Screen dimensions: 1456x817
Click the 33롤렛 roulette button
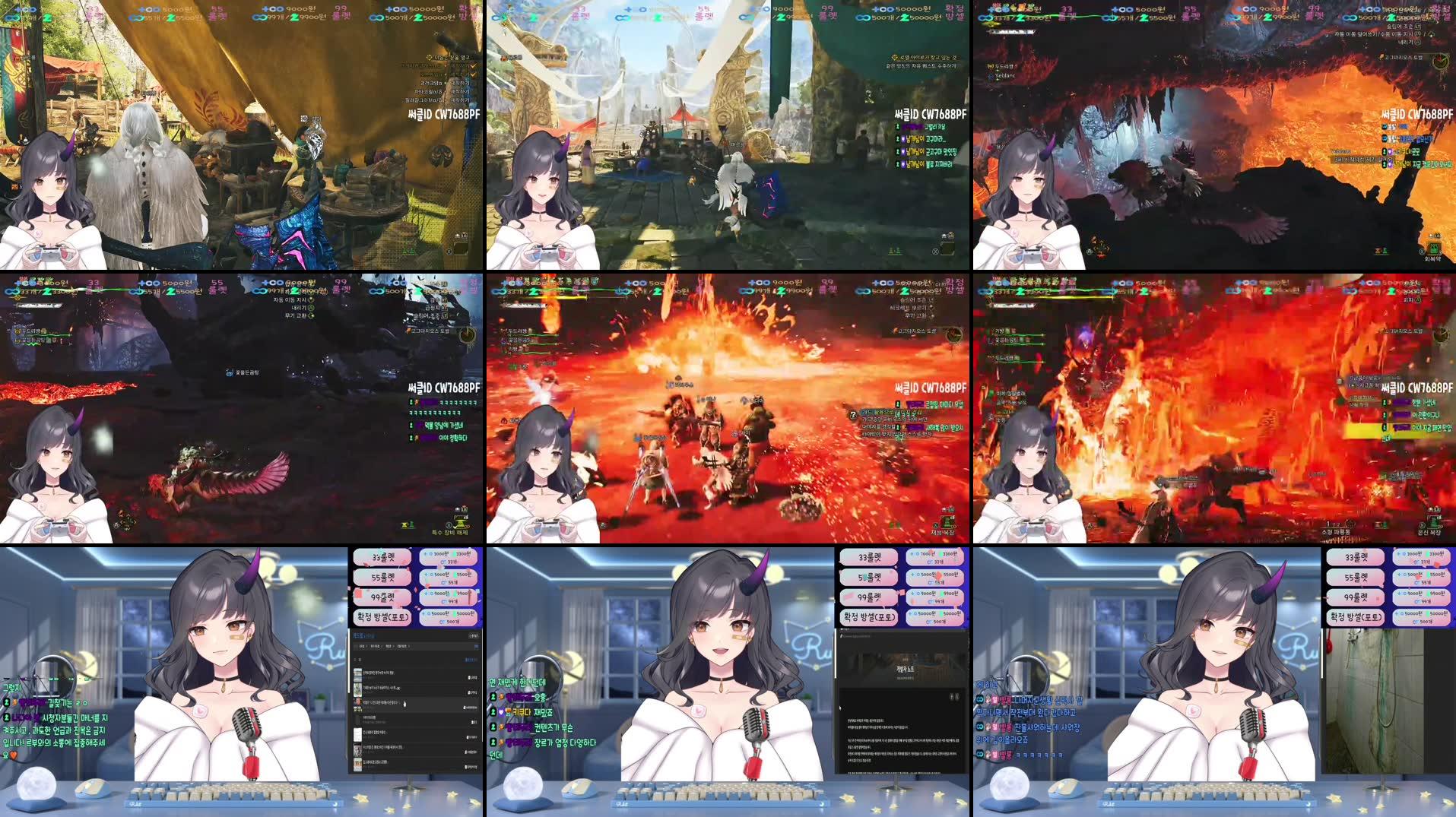tap(382, 558)
